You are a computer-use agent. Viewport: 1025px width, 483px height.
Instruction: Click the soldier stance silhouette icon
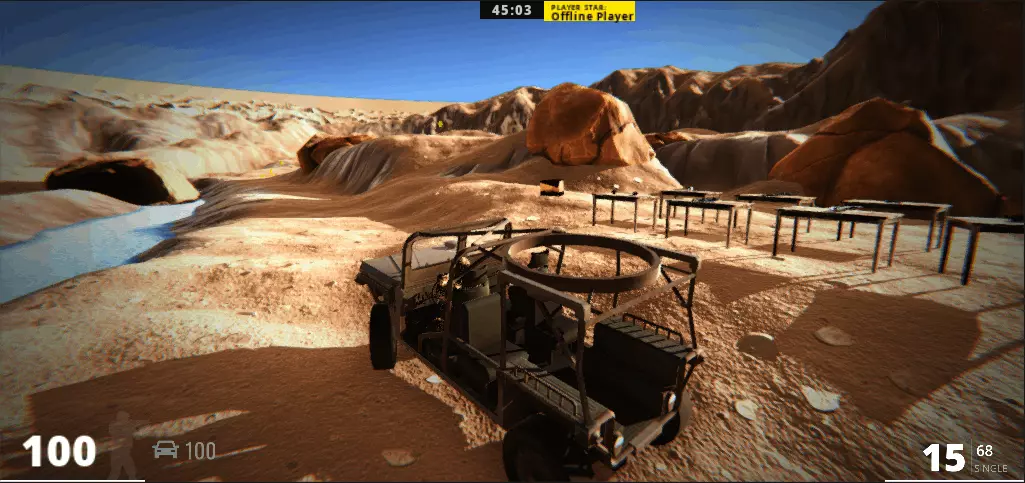[122, 444]
